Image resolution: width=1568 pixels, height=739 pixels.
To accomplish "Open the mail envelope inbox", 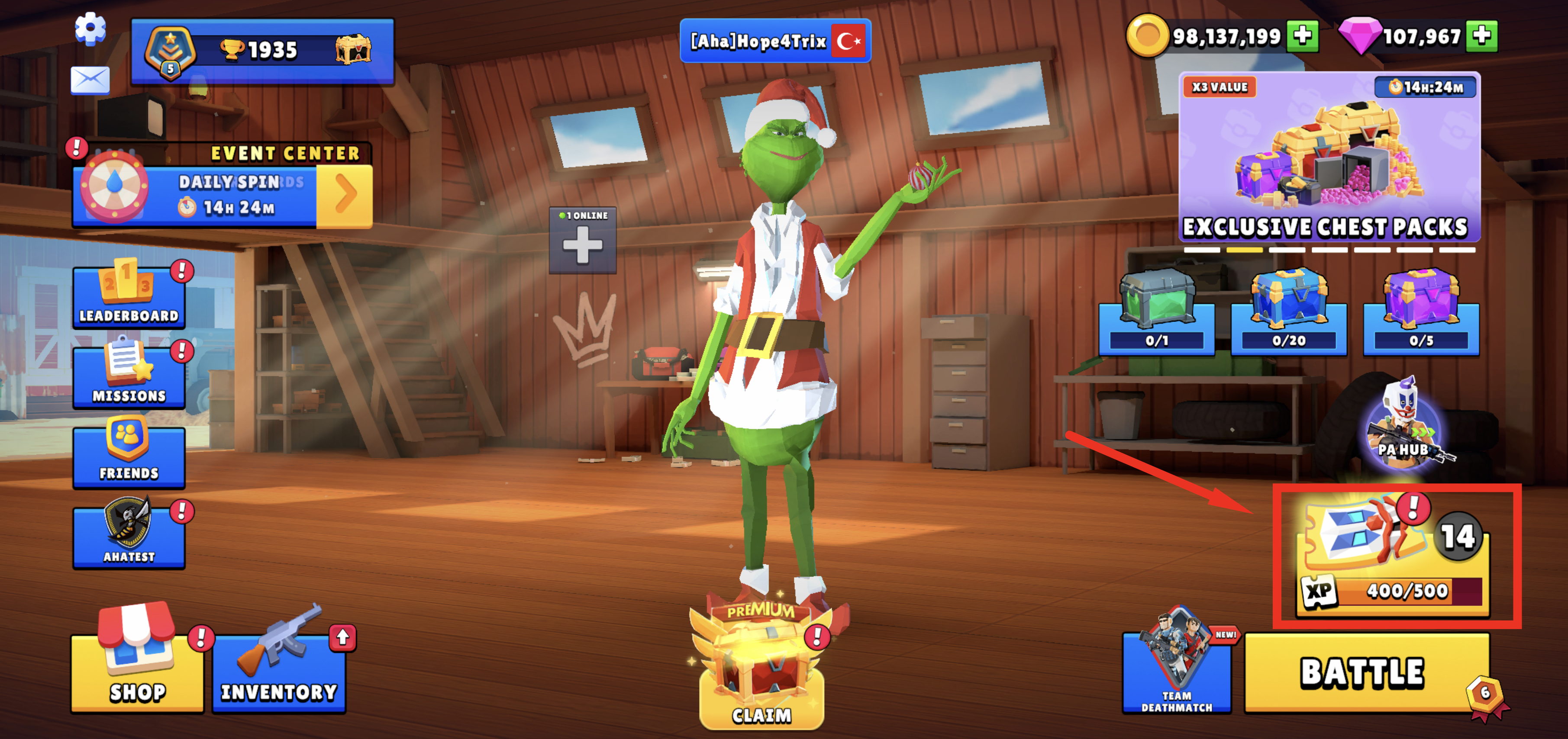I will click(90, 80).
